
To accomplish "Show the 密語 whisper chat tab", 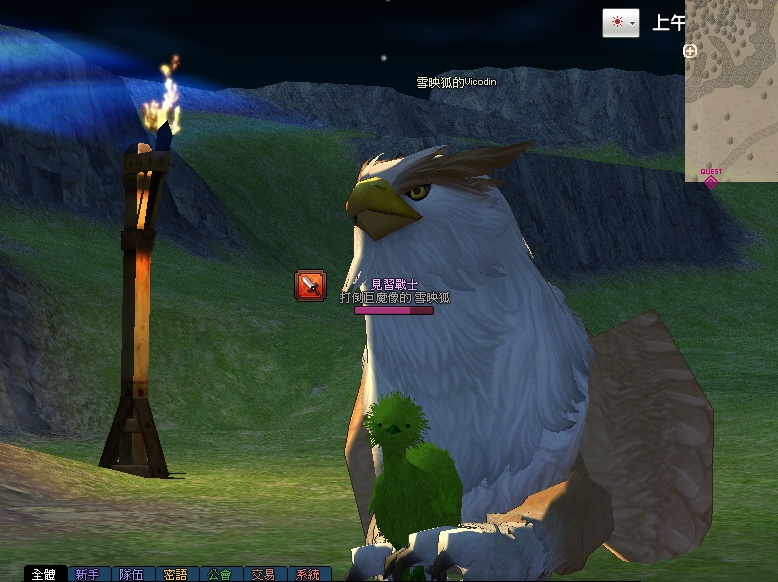I will (x=175, y=575).
